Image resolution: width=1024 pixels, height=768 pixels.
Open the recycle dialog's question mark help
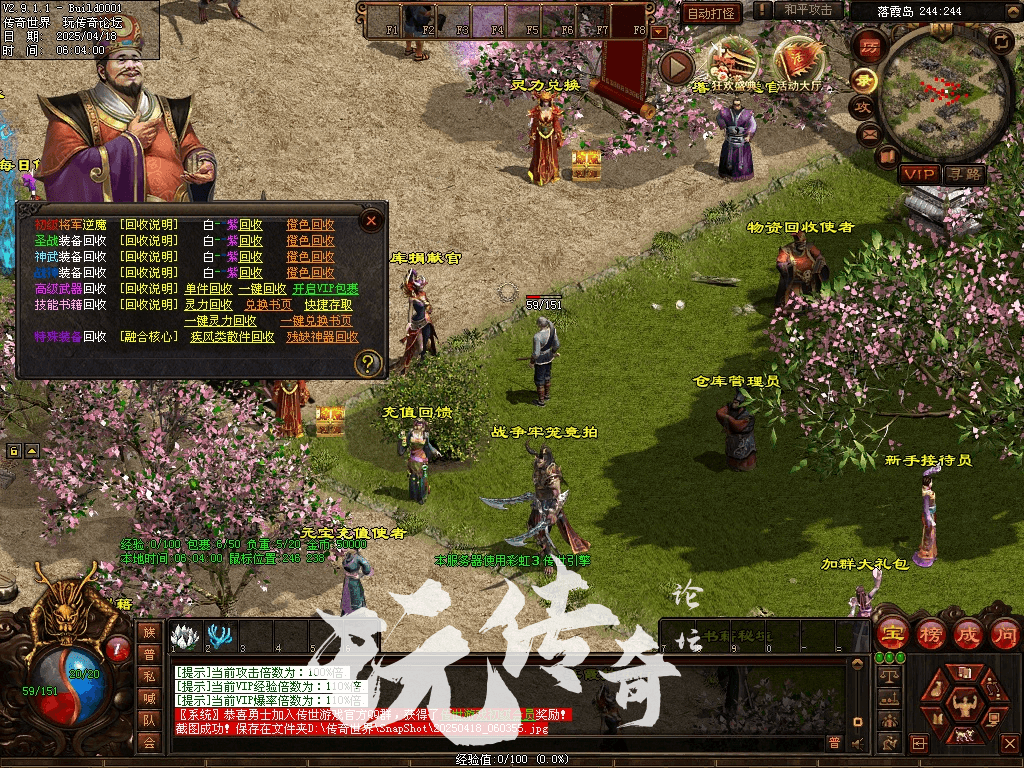tap(369, 362)
